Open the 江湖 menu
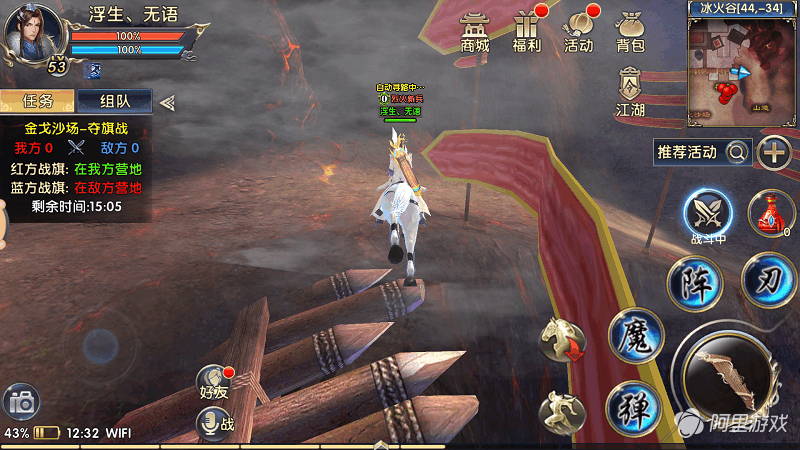Viewport: 800px width, 450px height. coord(630,92)
